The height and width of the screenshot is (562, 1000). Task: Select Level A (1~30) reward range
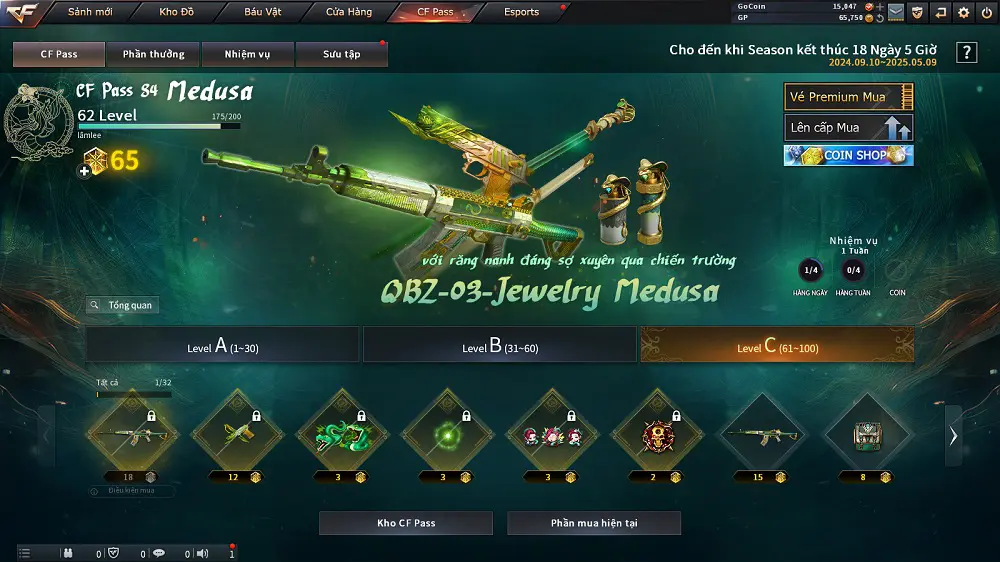(222, 346)
